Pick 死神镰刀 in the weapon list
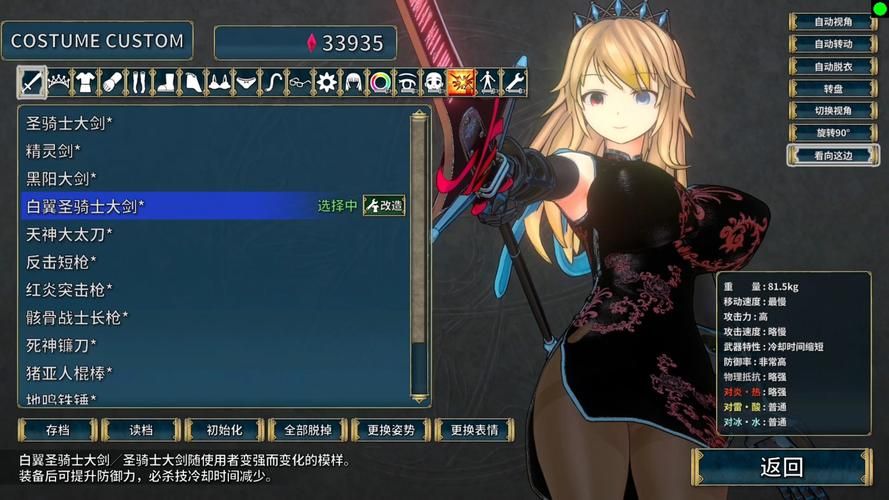 coord(62,345)
